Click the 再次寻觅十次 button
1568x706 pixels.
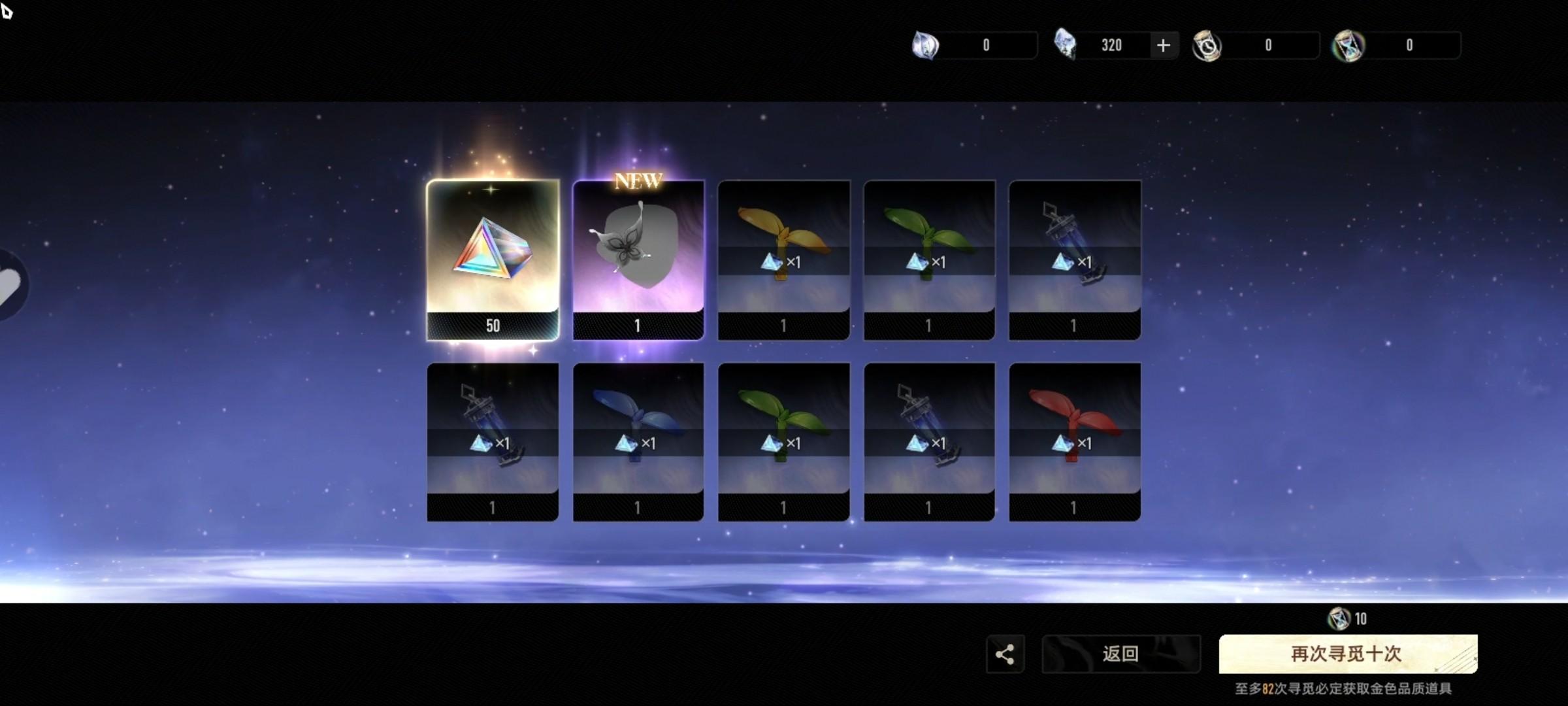point(1347,654)
